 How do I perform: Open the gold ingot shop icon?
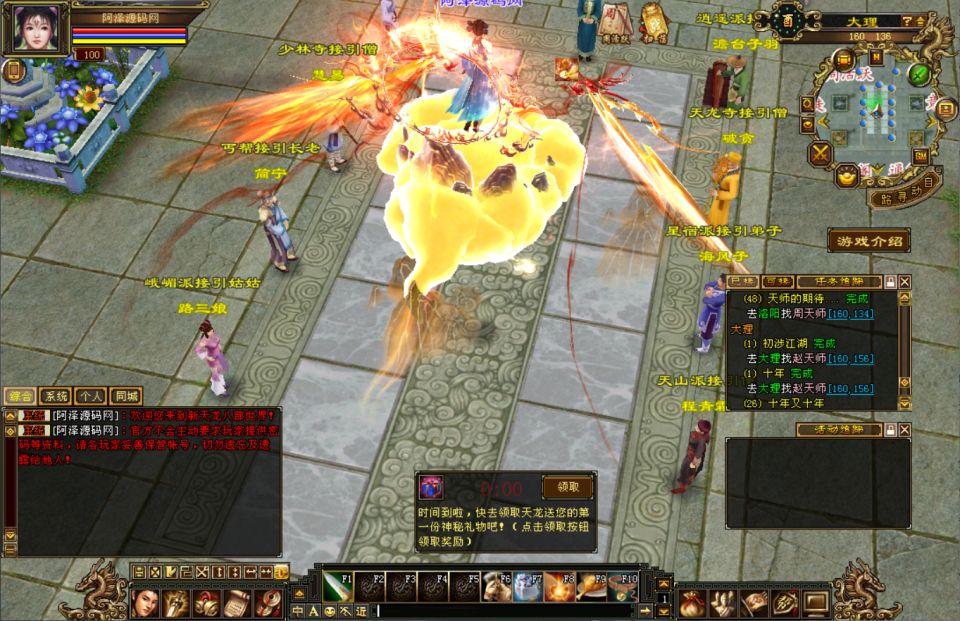pyautogui.click(x=846, y=176)
